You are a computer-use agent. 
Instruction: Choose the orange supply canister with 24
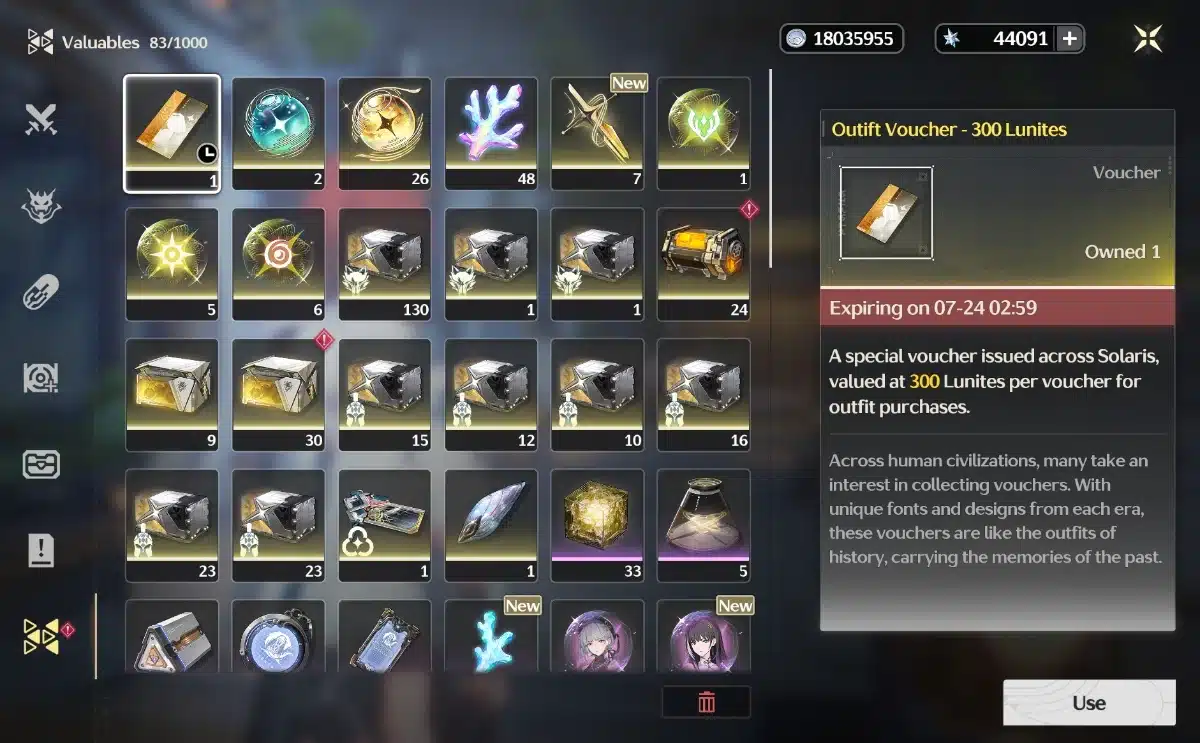(x=703, y=264)
